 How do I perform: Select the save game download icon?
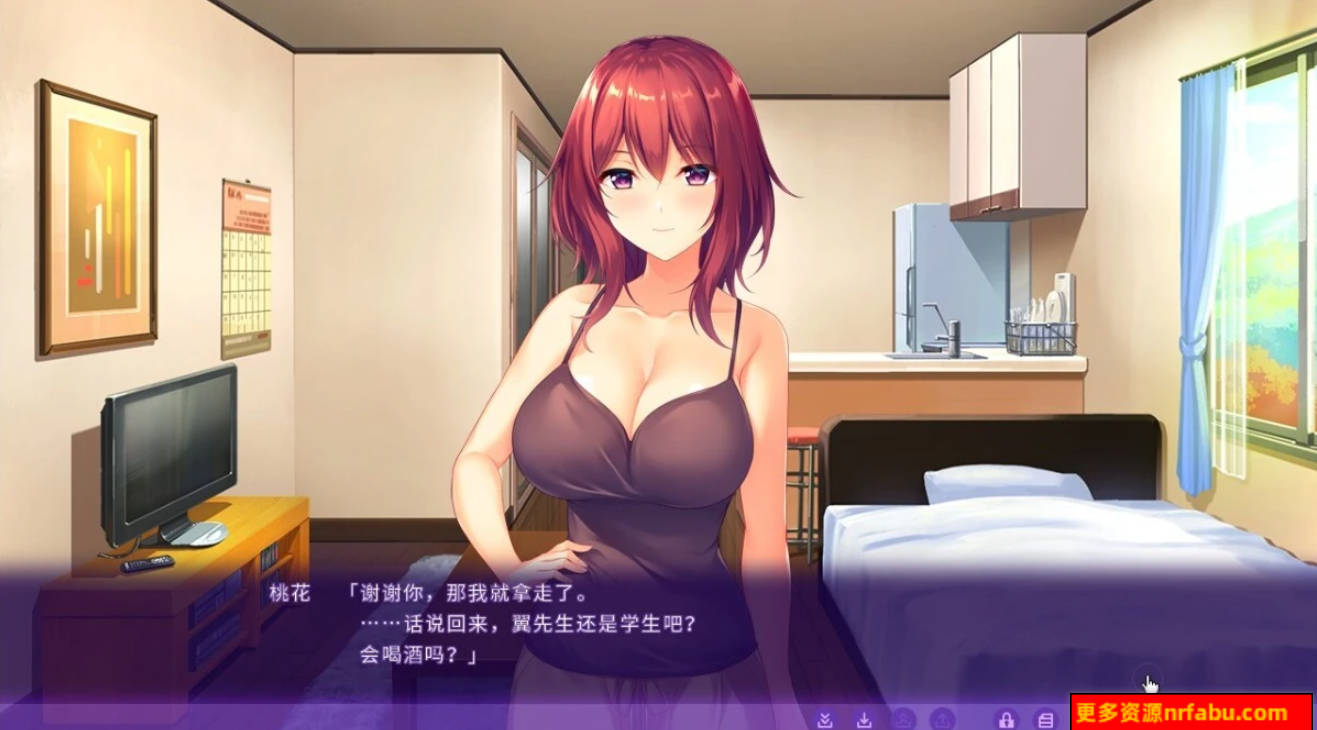tap(863, 719)
